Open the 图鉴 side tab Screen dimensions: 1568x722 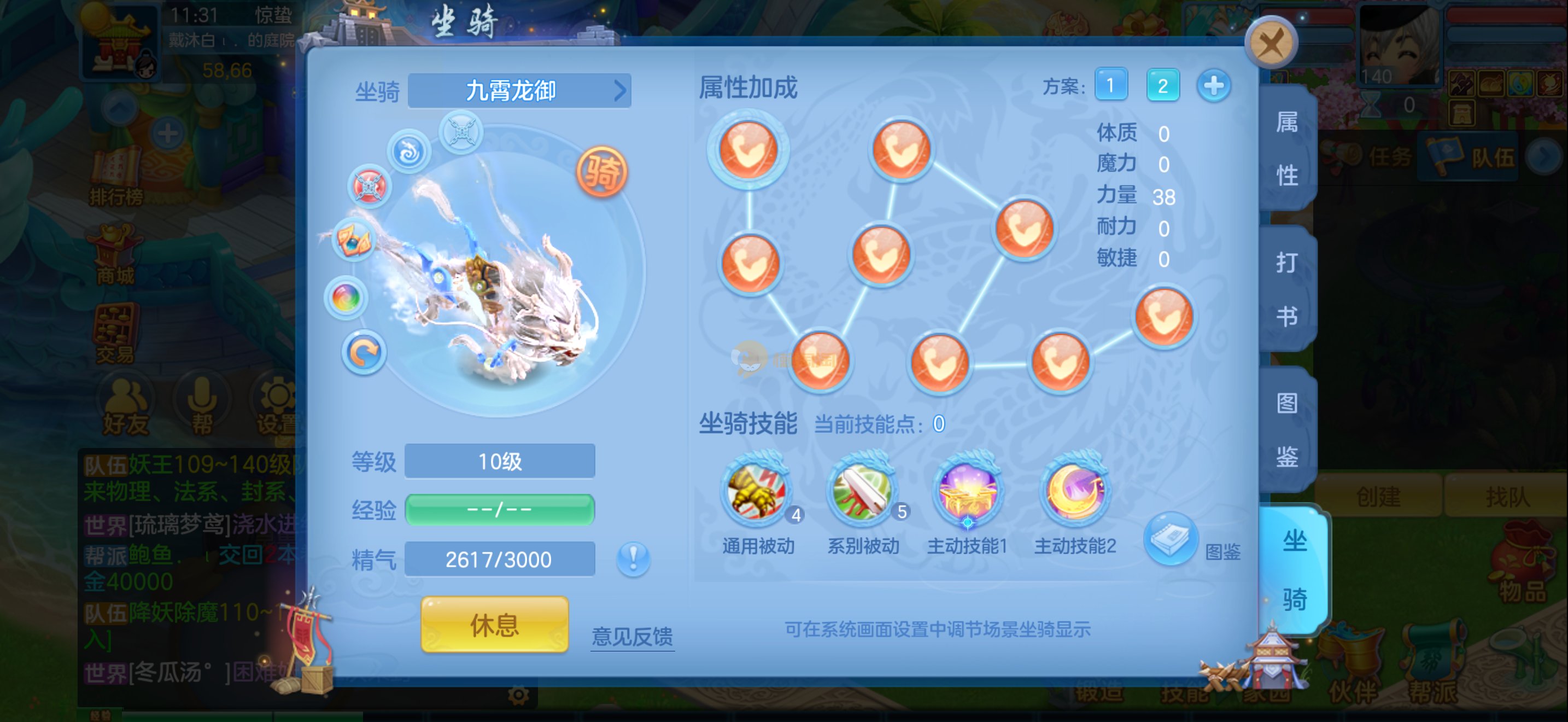click(x=1287, y=429)
